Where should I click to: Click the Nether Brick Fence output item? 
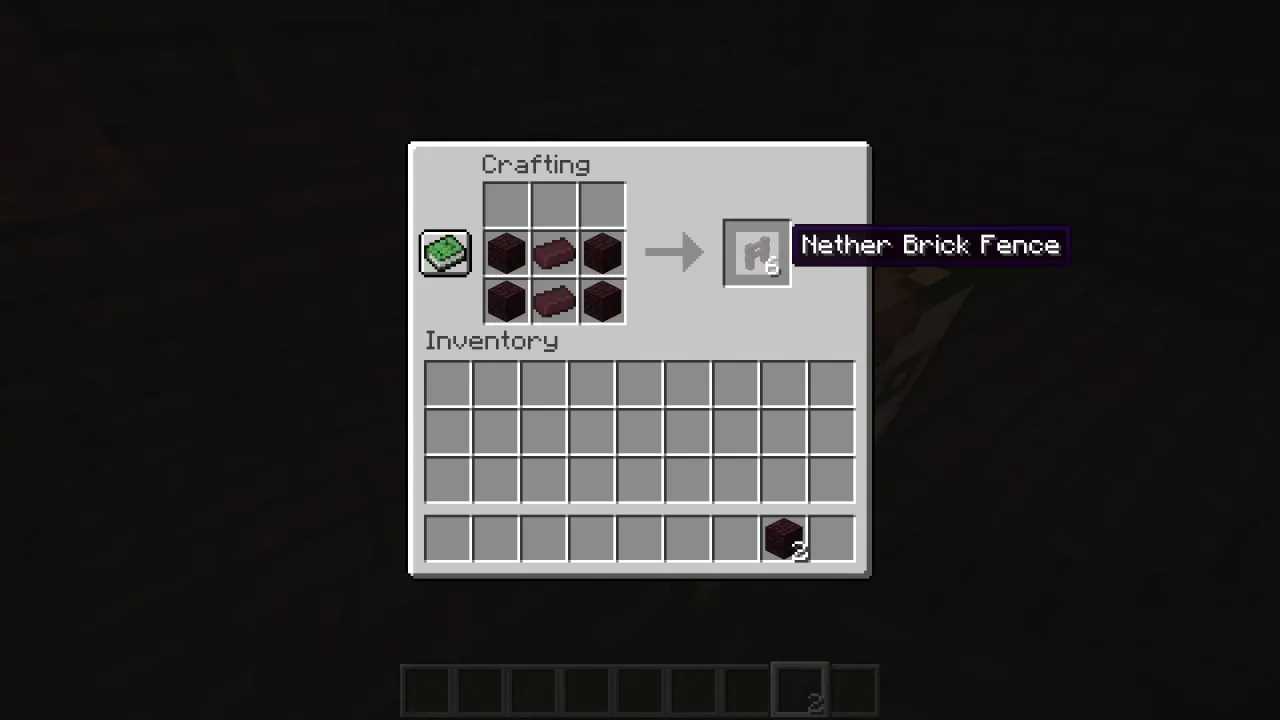tap(756, 252)
